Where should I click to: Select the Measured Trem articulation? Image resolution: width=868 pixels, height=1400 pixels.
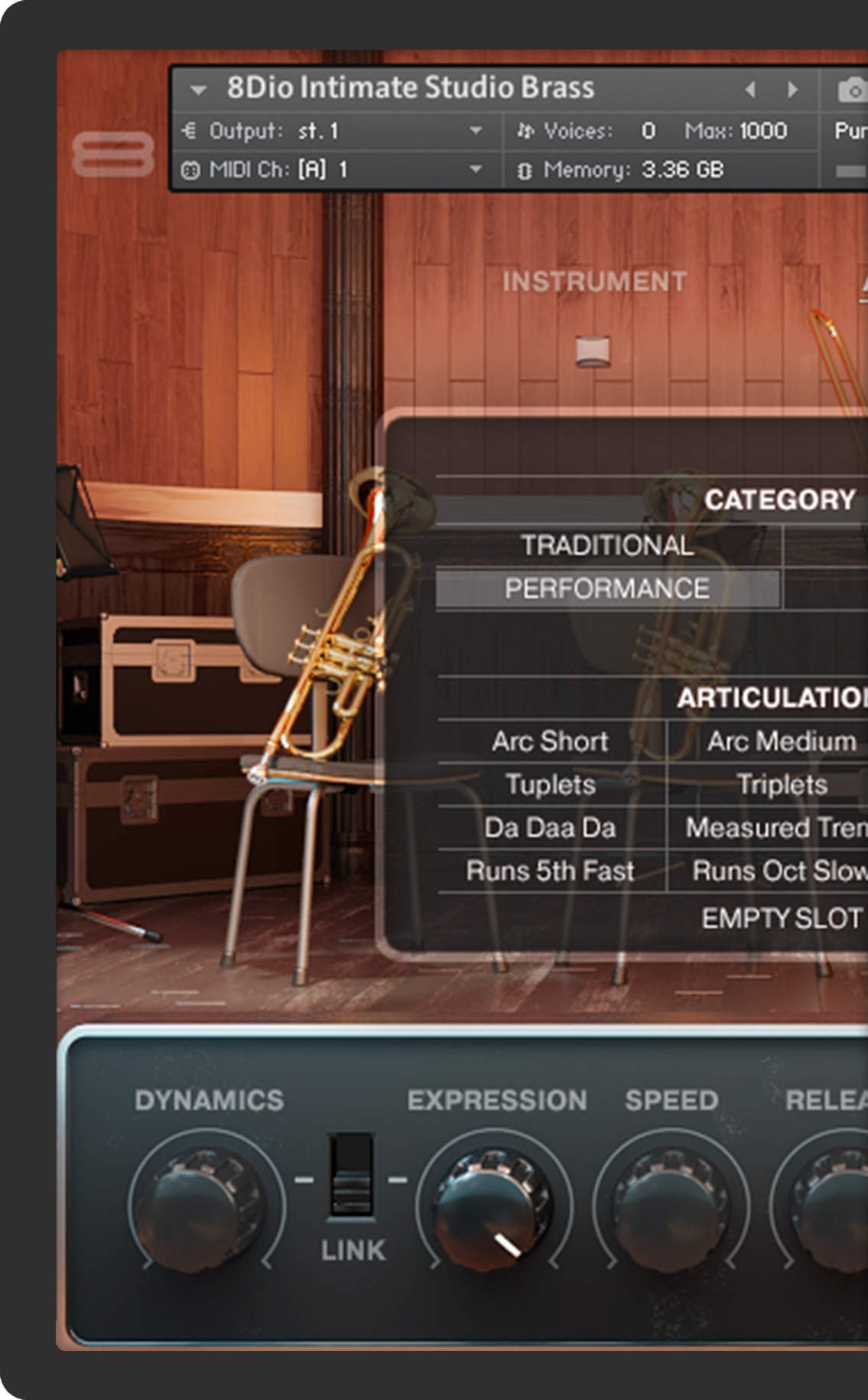[x=775, y=828]
